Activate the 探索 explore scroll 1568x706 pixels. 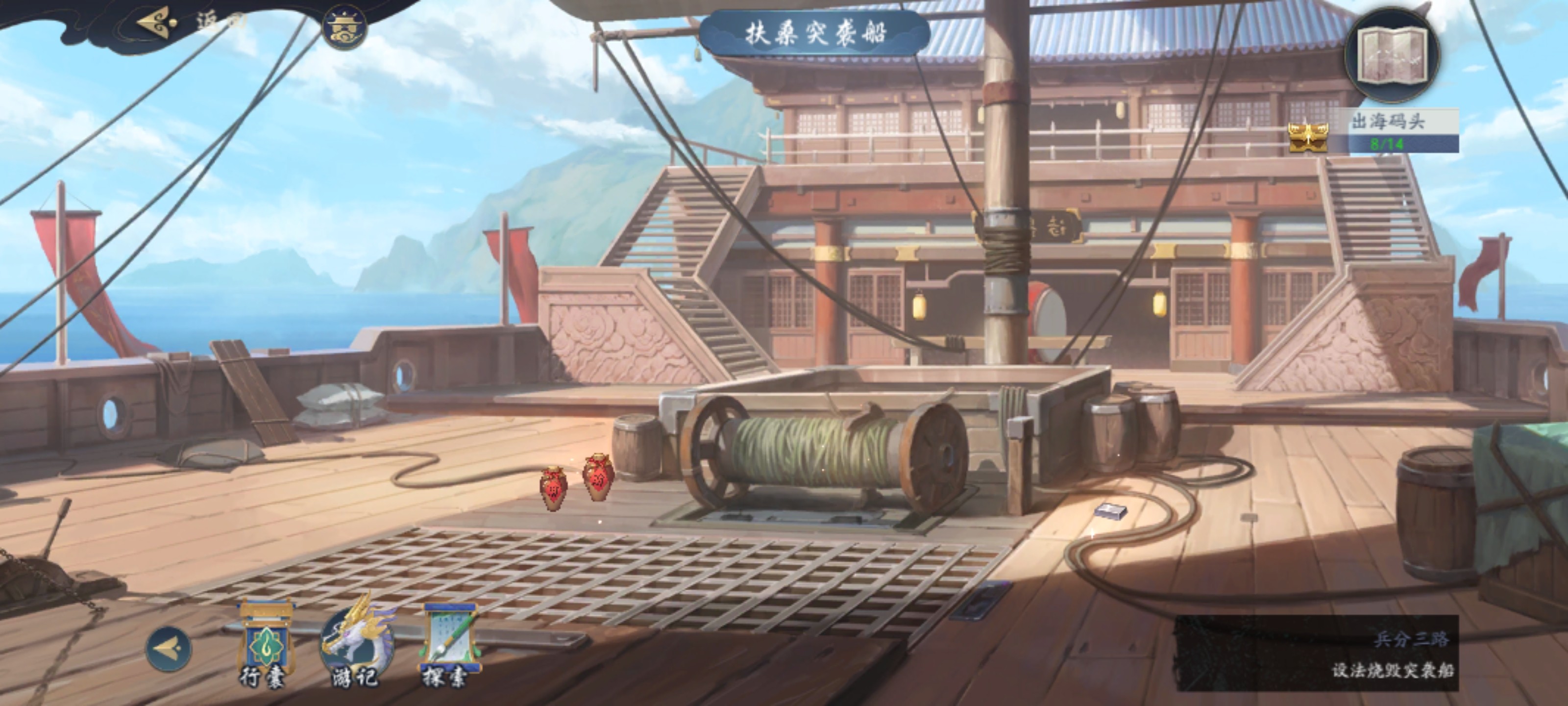[x=448, y=643]
